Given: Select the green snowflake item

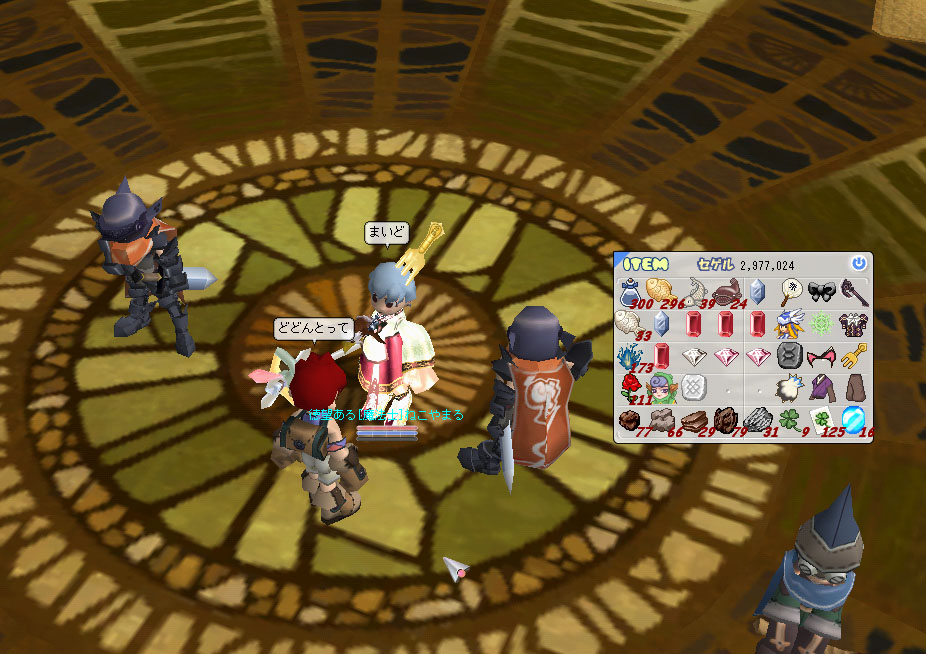Looking at the screenshot, I should click(x=821, y=324).
